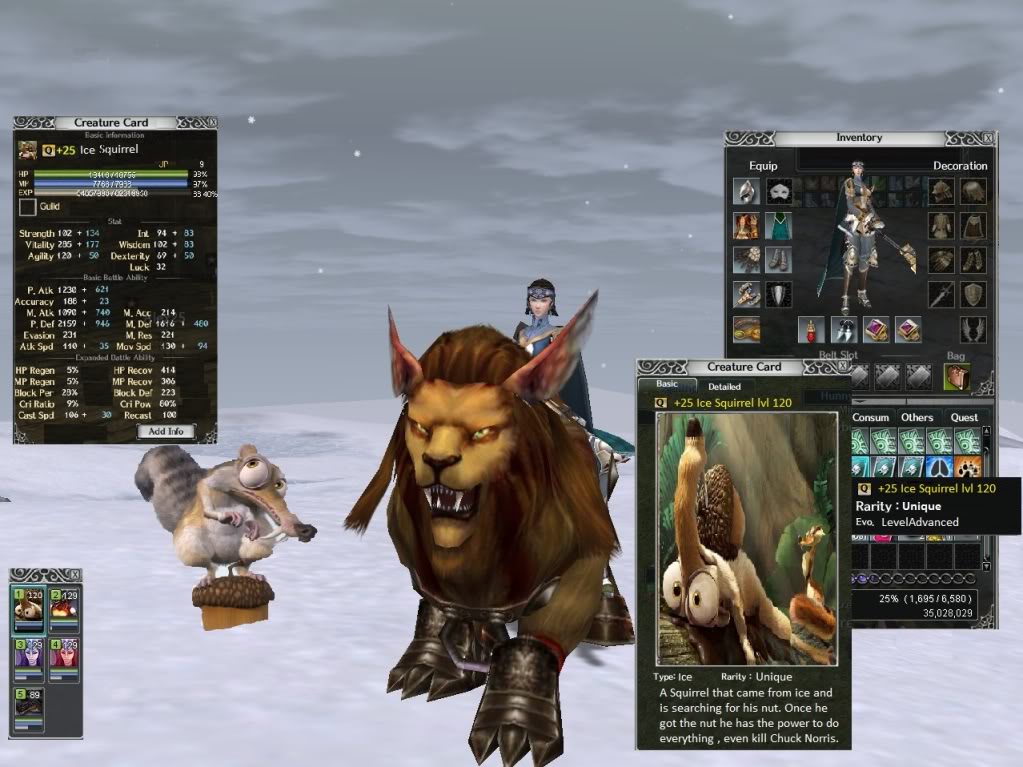Close the stats Creature Card window
Viewport: 1023px width, 767px height.
point(209,122)
